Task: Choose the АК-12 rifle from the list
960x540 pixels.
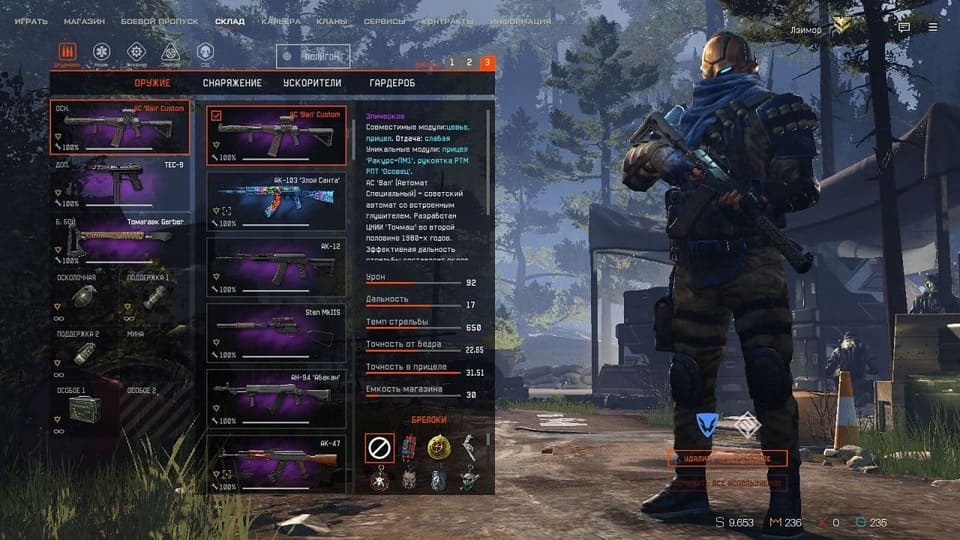Action: point(276,266)
